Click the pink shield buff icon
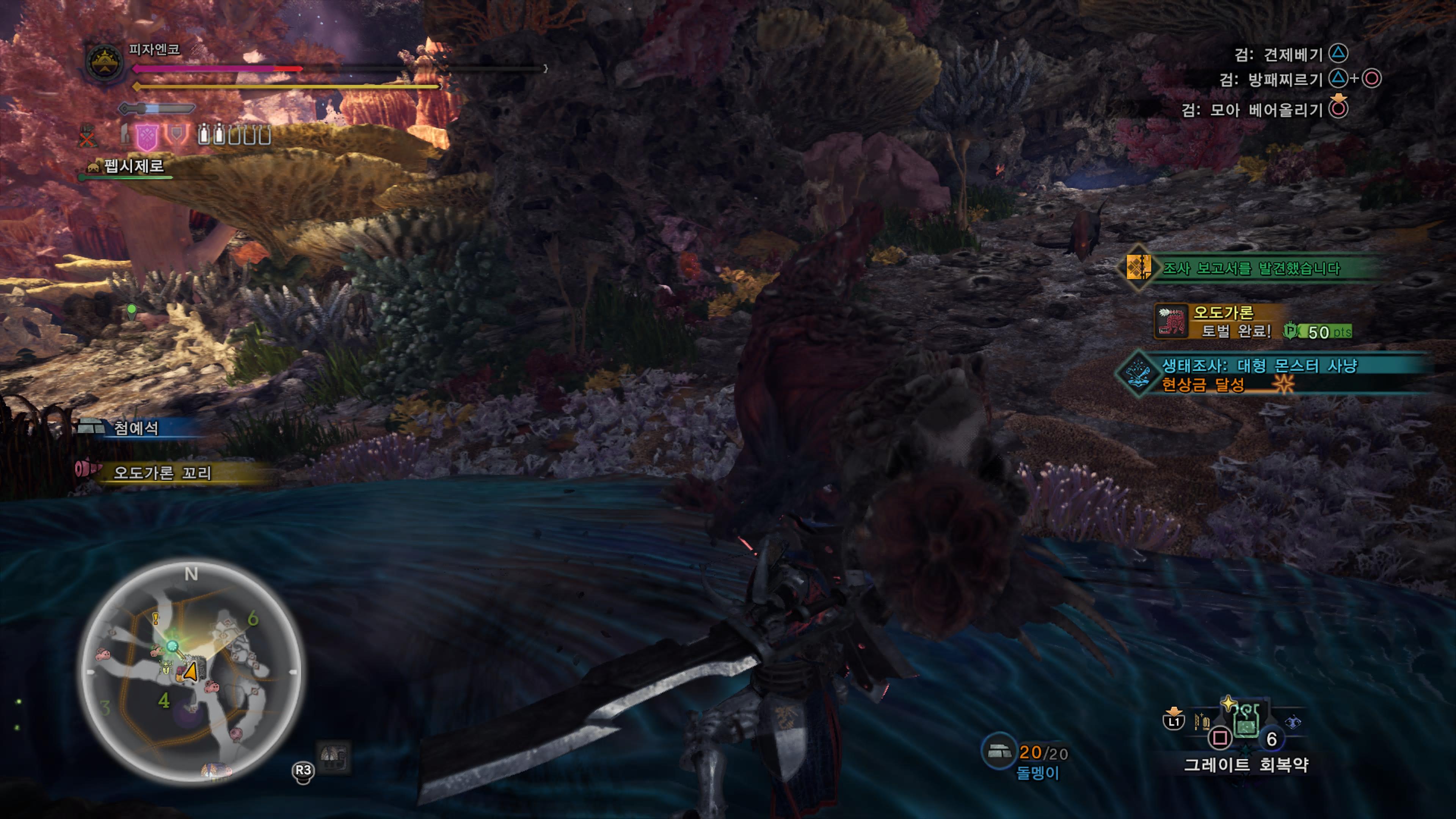 point(147,137)
